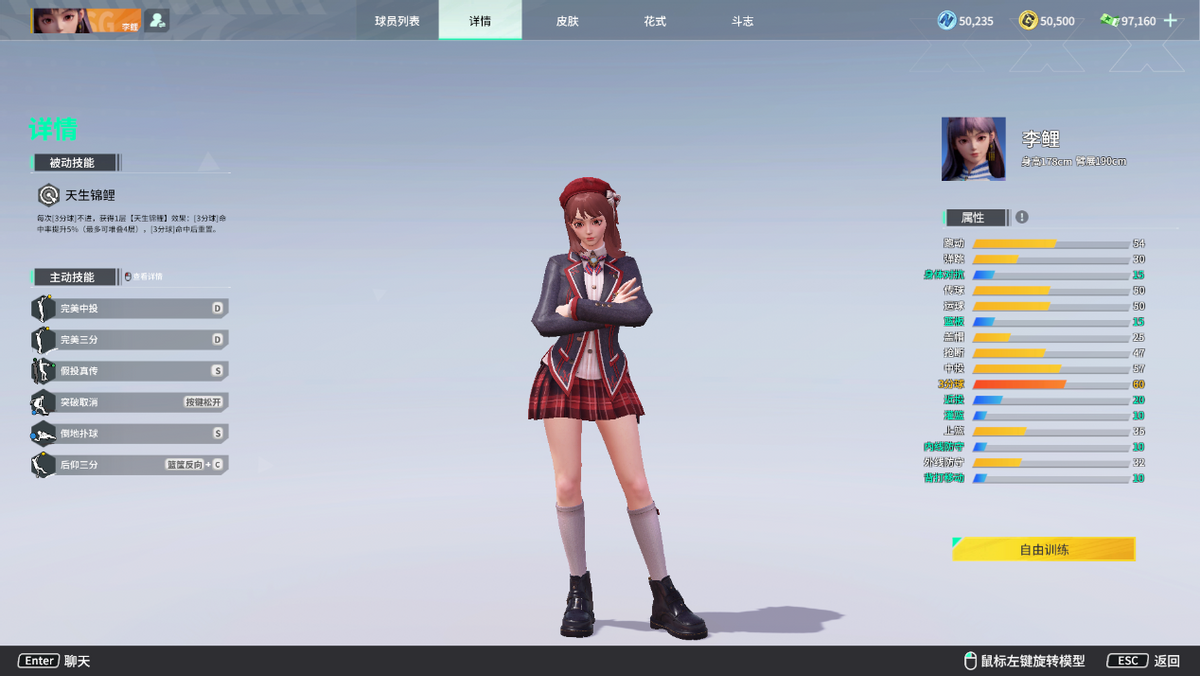
Task: Open the 皮肤 tab
Action: point(567,21)
